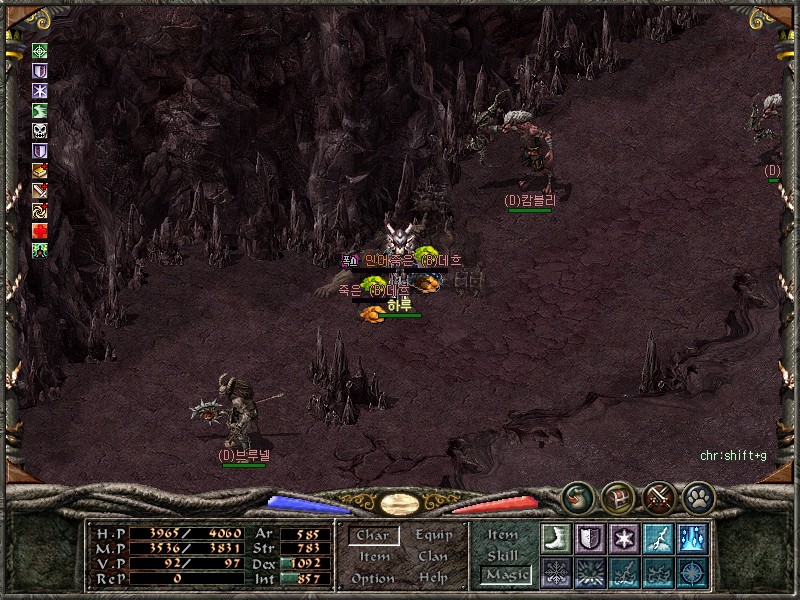Click the skull buff icon
This screenshot has width=800, height=600.
40,131
